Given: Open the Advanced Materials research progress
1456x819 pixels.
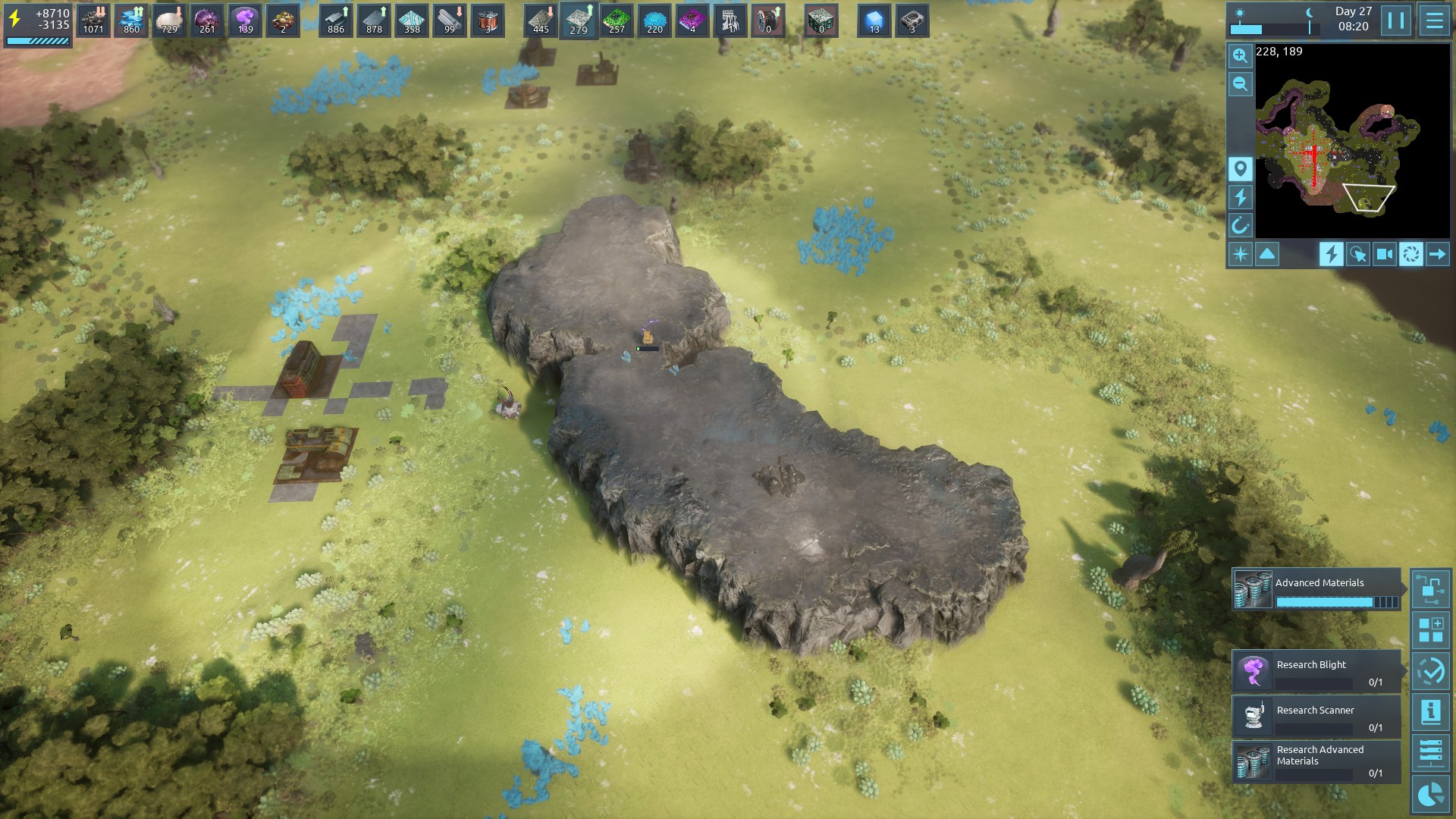Looking at the screenshot, I should click(x=1316, y=590).
